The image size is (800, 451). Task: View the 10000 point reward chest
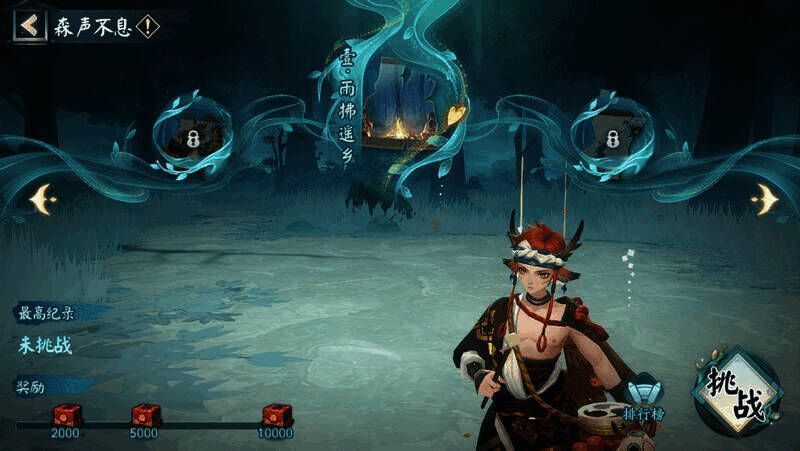277,415
